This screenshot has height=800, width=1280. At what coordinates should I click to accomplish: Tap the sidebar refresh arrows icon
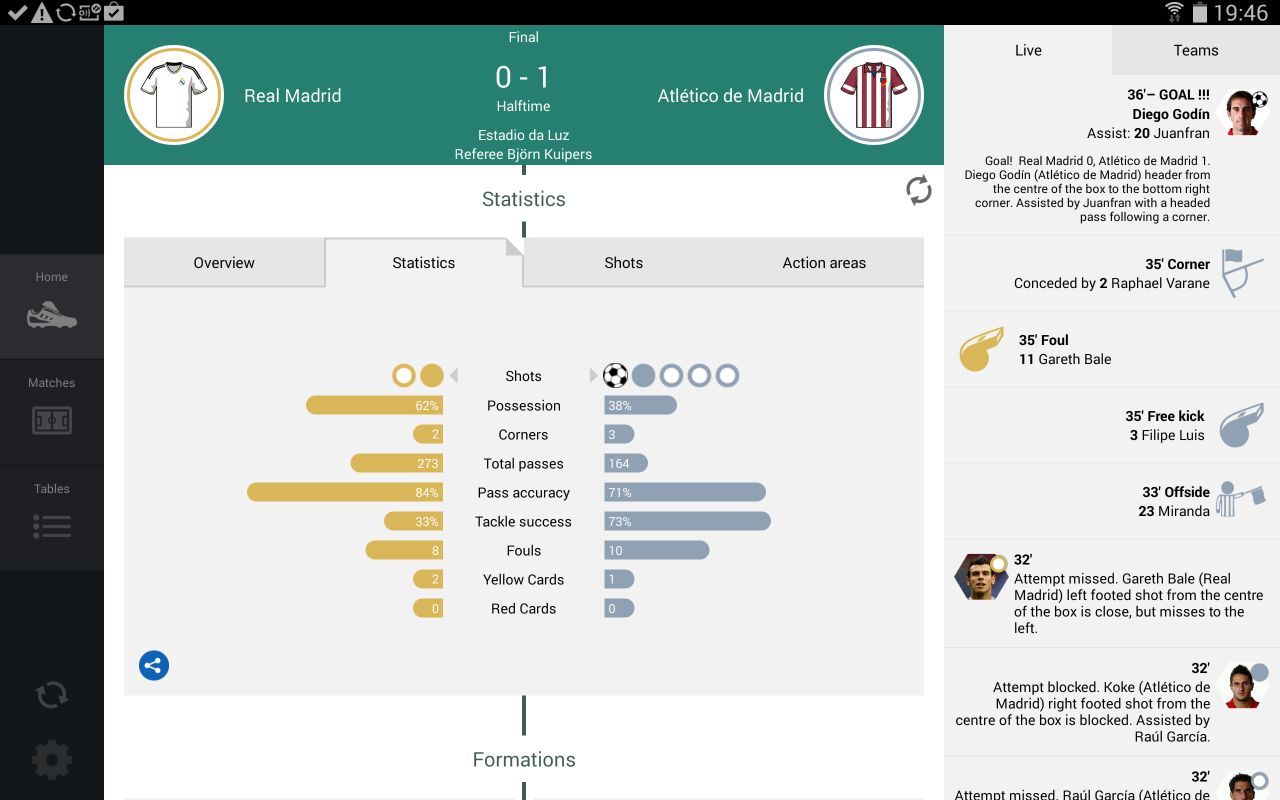[x=52, y=695]
